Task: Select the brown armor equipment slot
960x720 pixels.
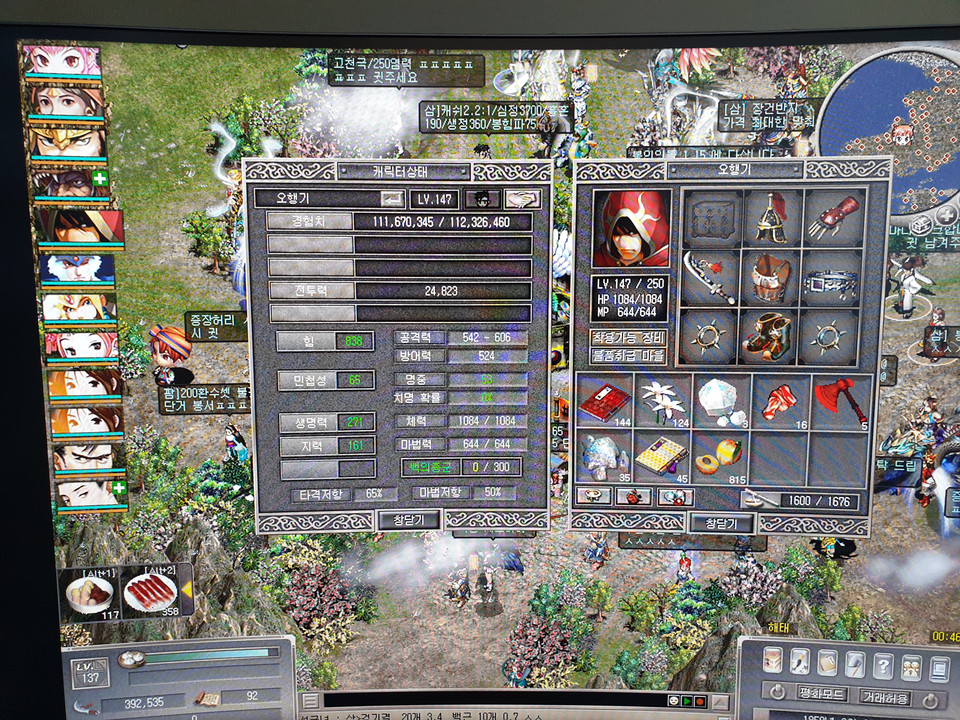Action: point(771,277)
